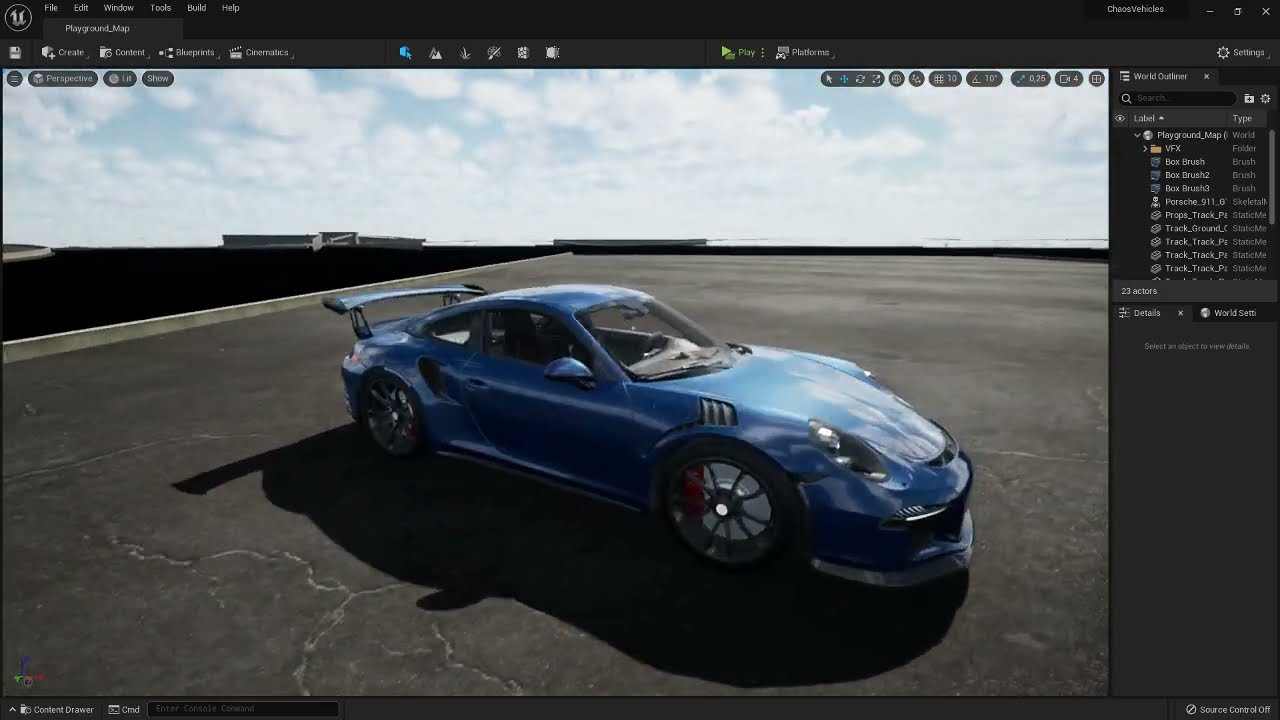Image resolution: width=1280 pixels, height=720 pixels.
Task: Open the Cinematics toolbar menu
Action: click(260, 52)
